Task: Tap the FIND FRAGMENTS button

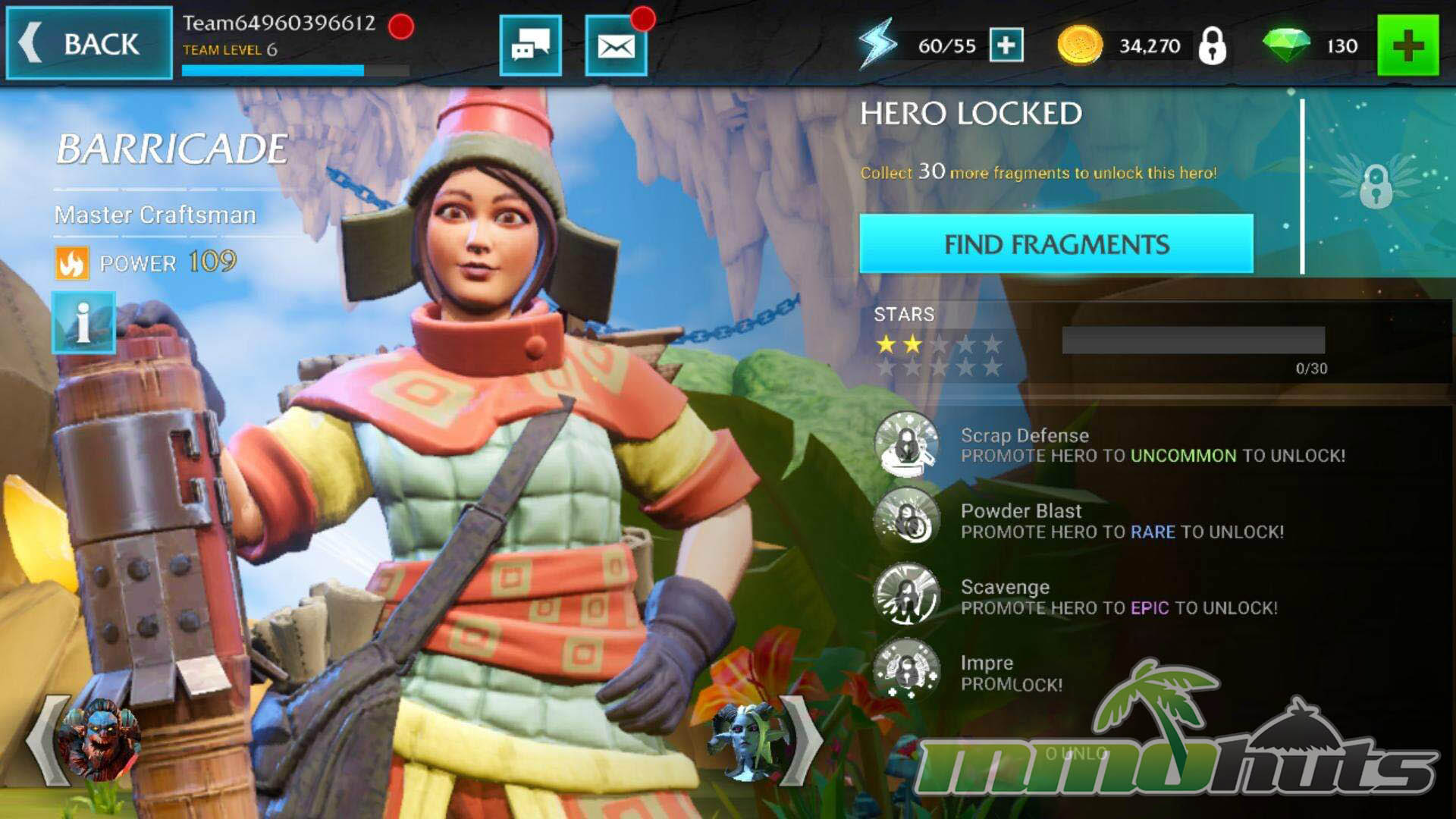Action: [1056, 244]
